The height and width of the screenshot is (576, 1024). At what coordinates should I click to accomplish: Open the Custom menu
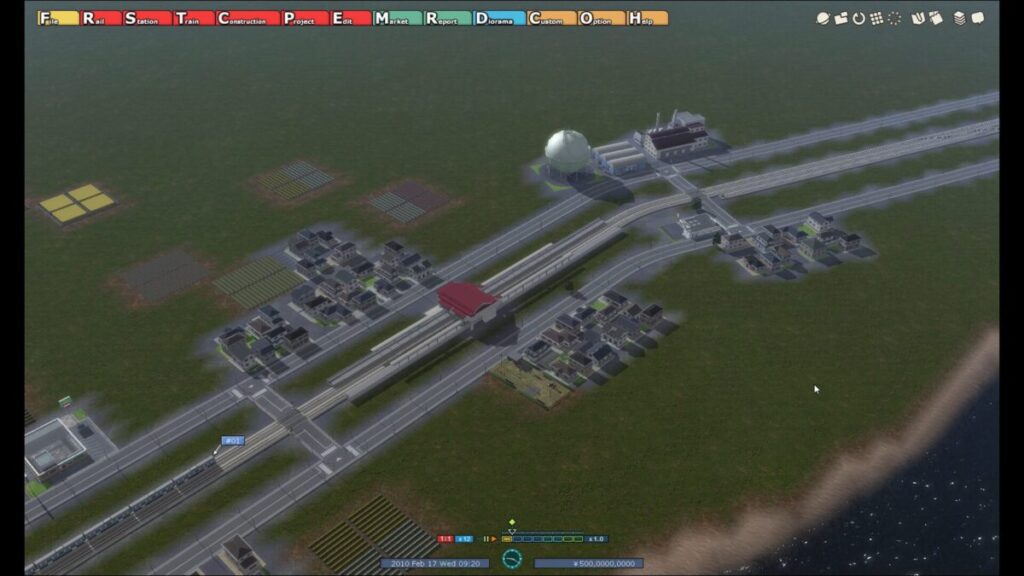pyautogui.click(x=551, y=18)
